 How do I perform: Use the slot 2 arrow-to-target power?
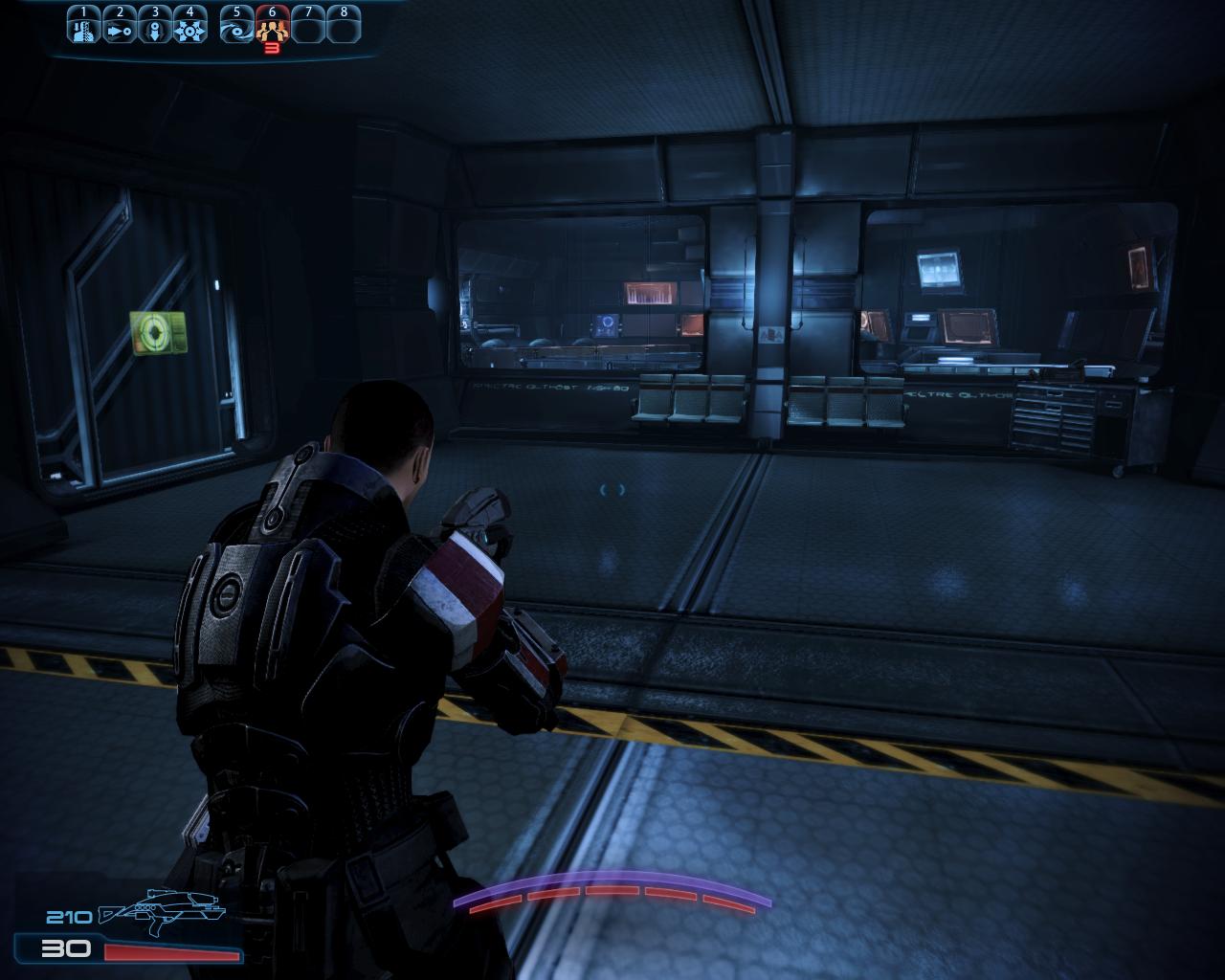point(119,28)
